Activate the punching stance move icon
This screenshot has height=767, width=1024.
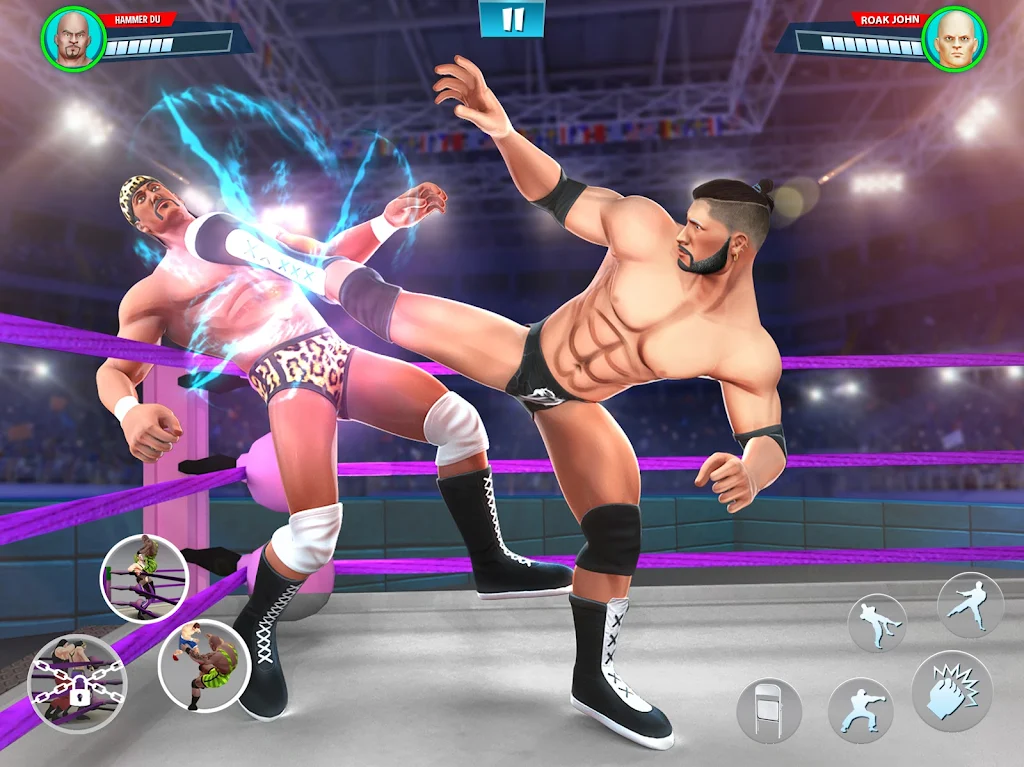point(860,710)
